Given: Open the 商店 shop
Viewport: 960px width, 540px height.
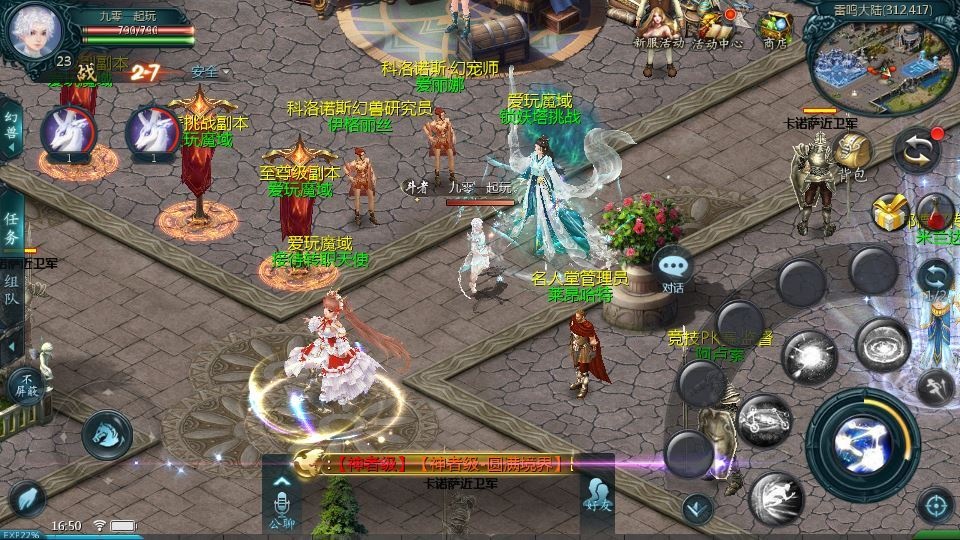Looking at the screenshot, I should click(775, 28).
